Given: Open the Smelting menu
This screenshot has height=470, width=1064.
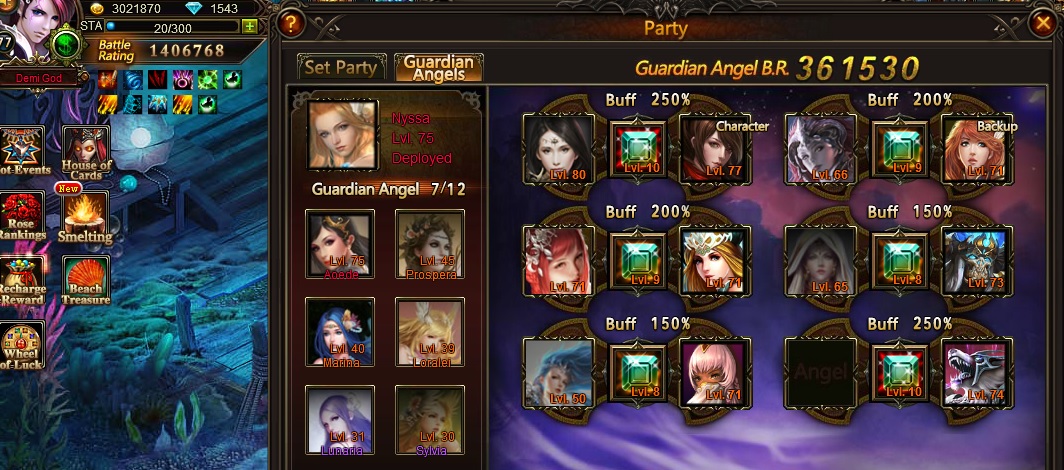Looking at the screenshot, I should click(x=86, y=216).
